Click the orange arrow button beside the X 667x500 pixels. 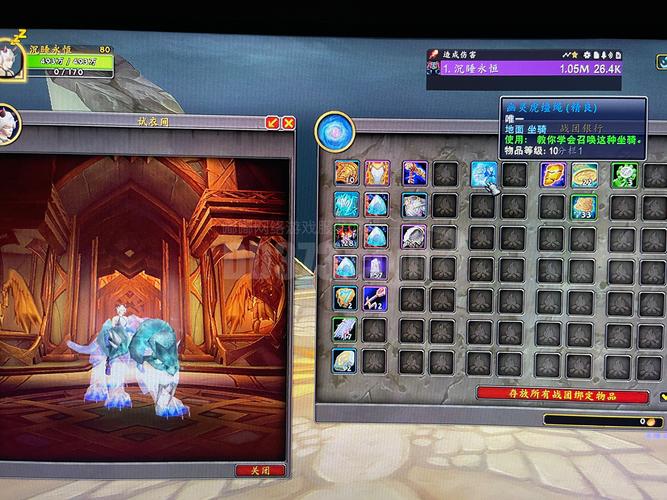pos(272,122)
